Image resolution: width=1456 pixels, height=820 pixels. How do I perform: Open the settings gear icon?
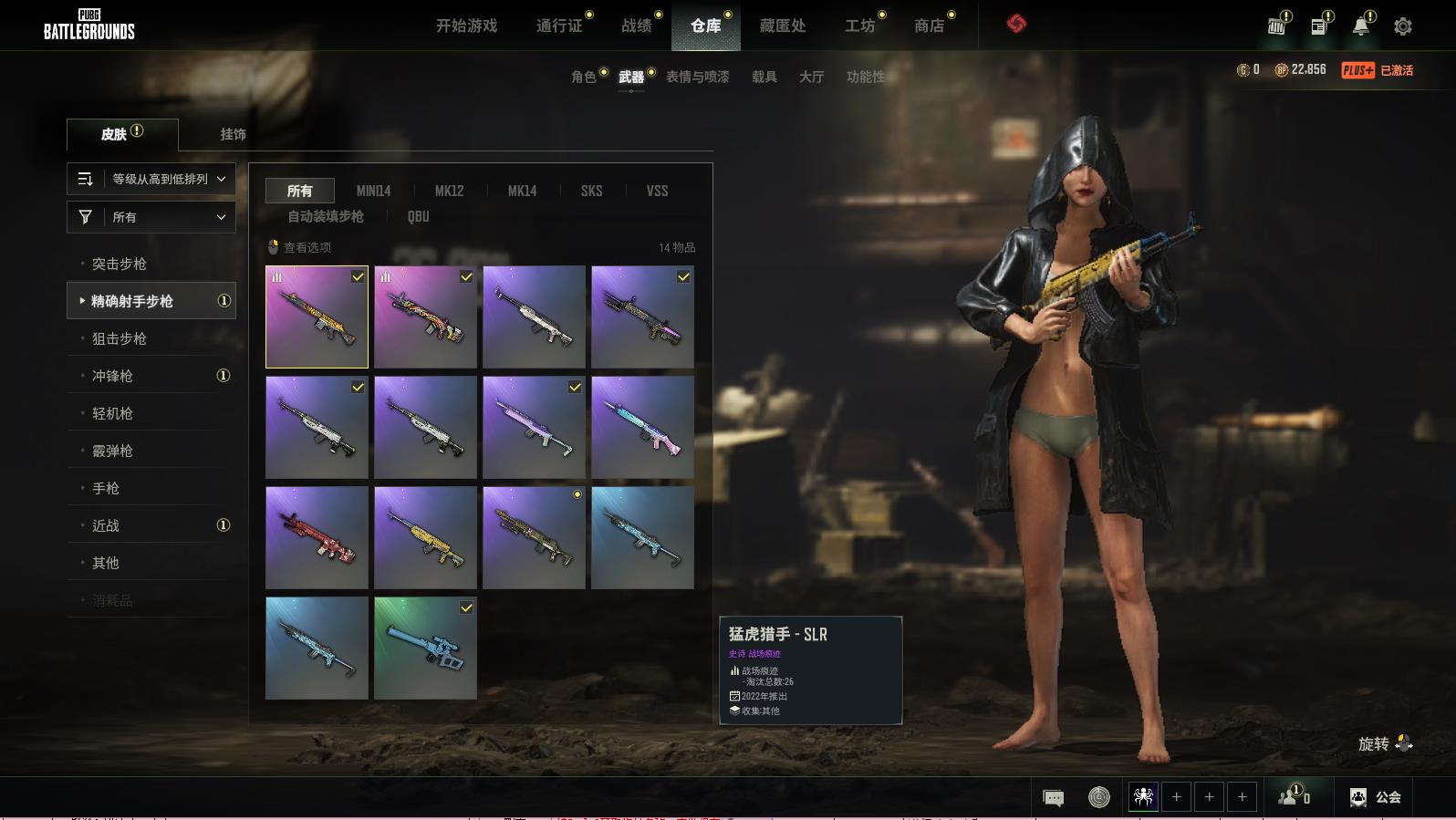pos(1402,26)
